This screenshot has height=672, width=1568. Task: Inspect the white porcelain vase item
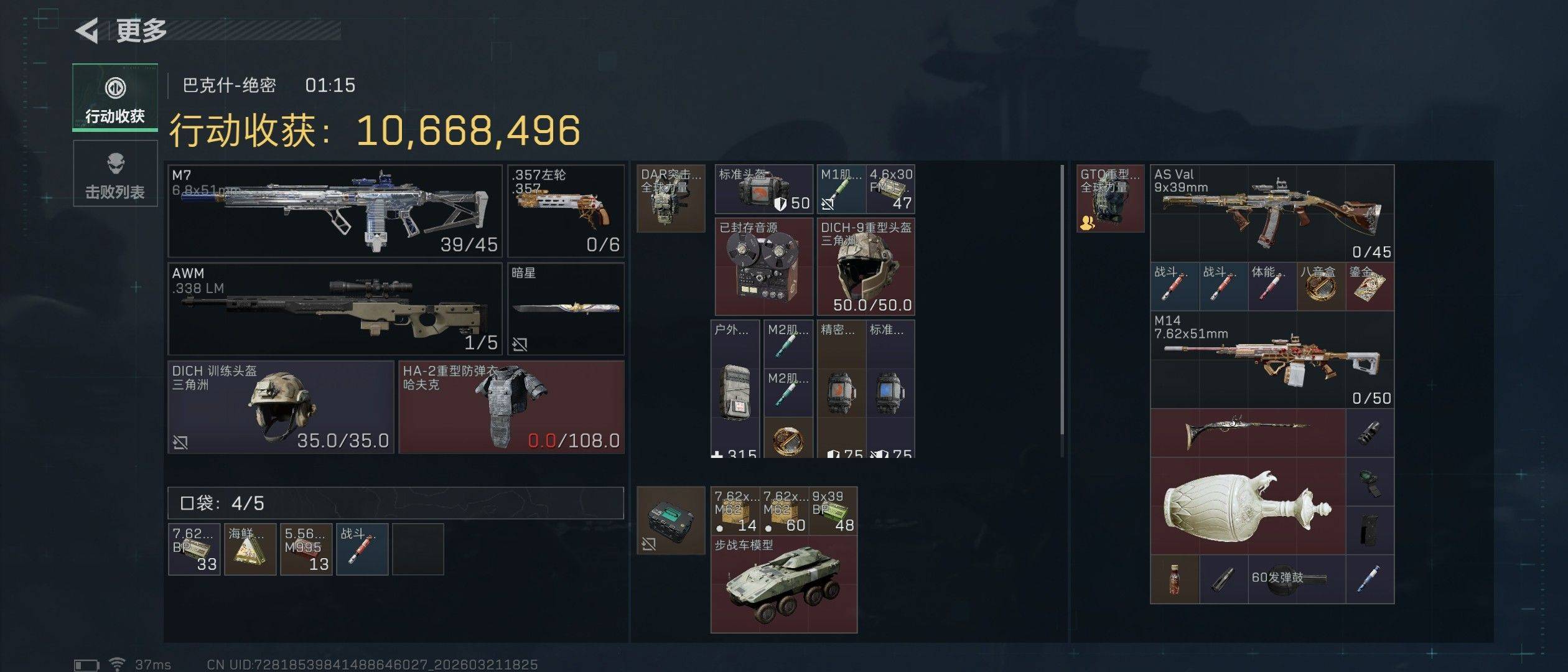pos(1248,506)
